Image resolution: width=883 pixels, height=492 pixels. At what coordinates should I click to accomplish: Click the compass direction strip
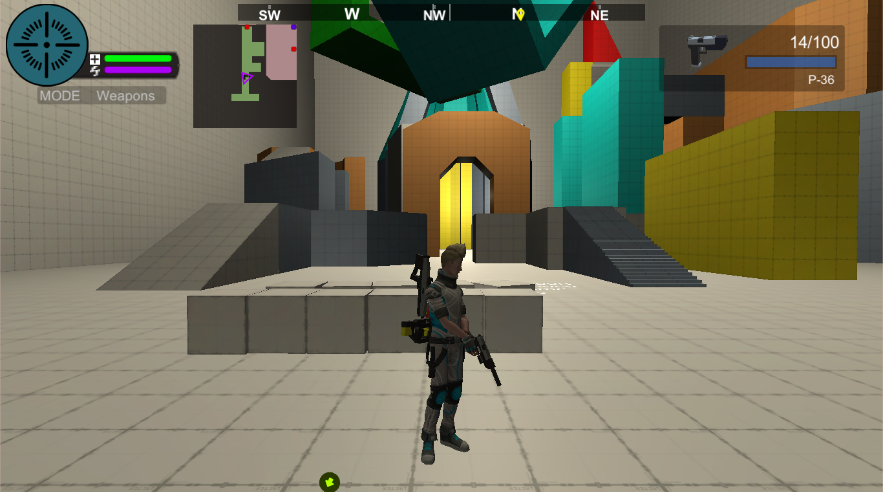coord(441,13)
